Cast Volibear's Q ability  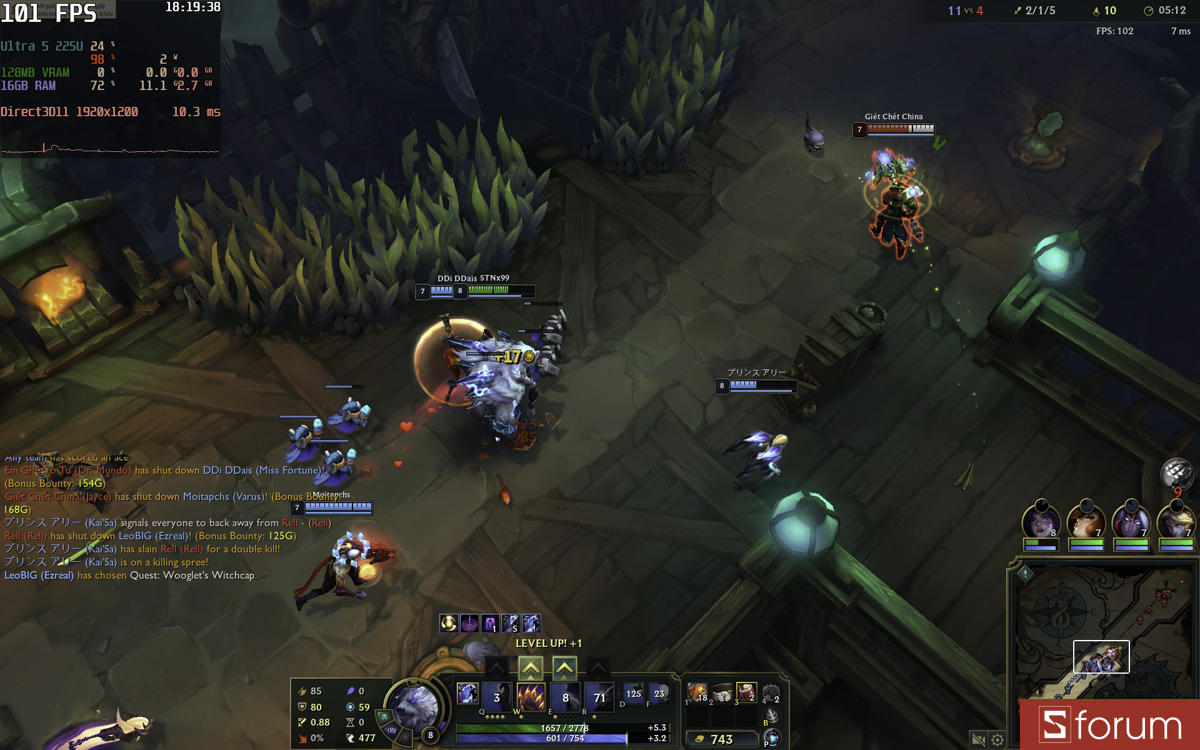[496, 696]
